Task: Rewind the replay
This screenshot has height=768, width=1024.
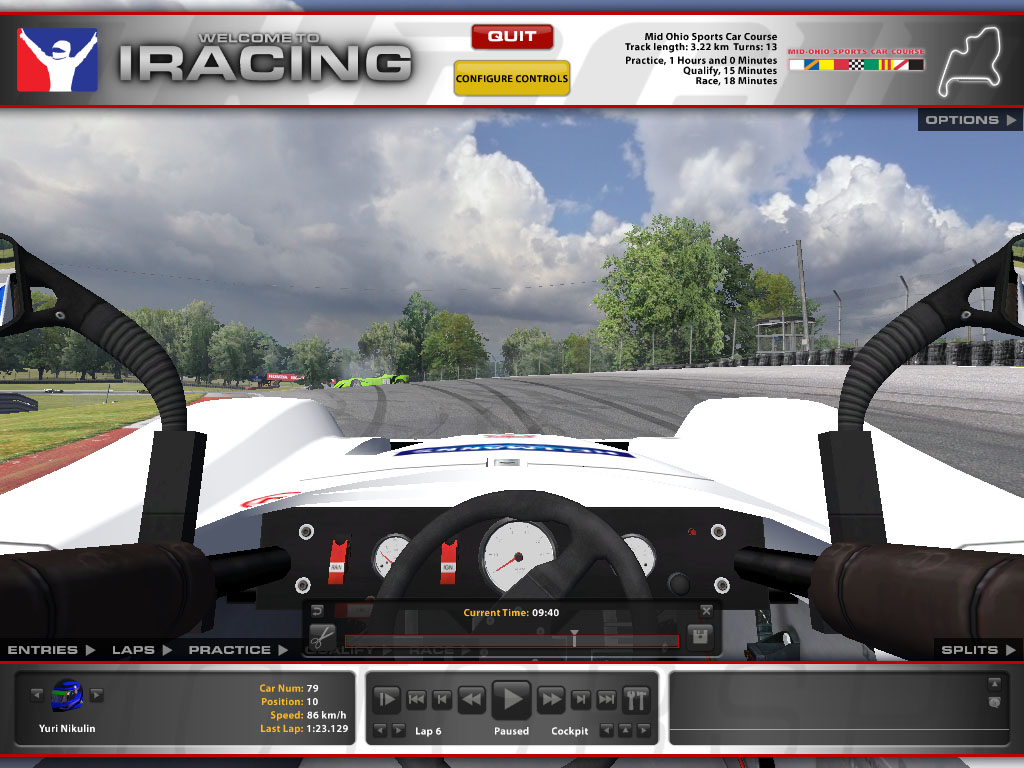Action: pos(471,699)
